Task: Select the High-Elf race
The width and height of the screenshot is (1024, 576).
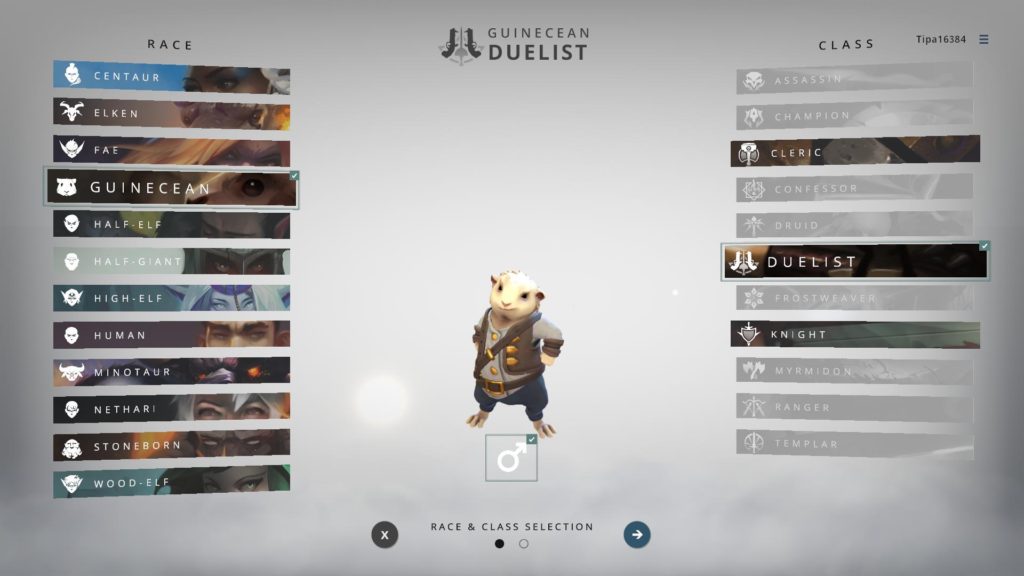Action: coord(171,298)
